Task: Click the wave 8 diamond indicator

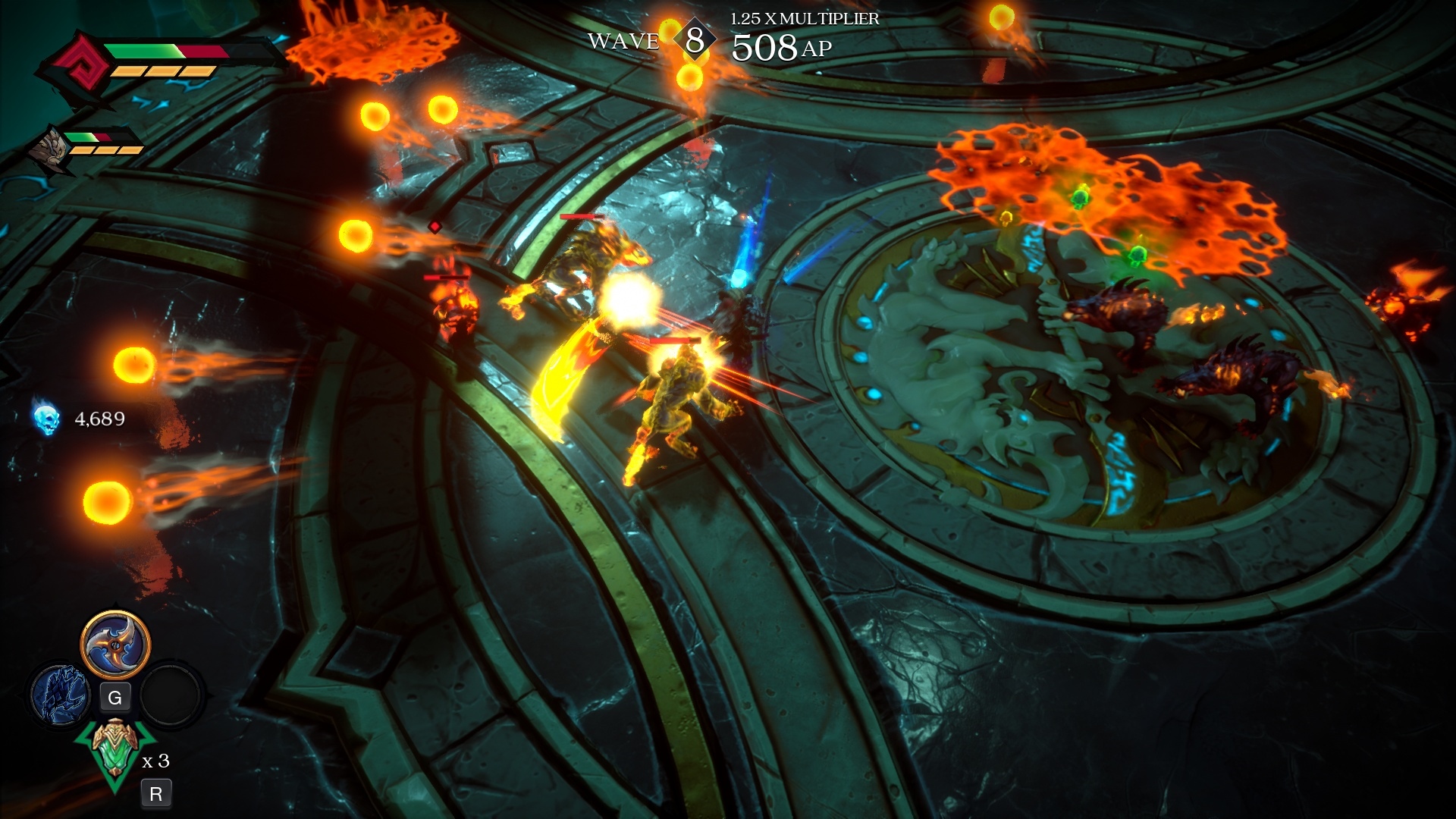Action: (x=694, y=40)
